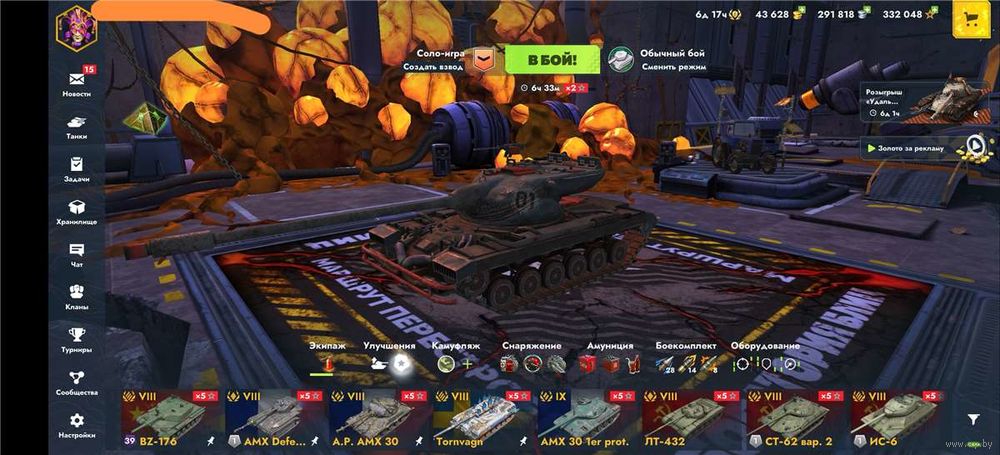Open the yellow shopping cart store
The image size is (1000, 455).
pos(969,17)
